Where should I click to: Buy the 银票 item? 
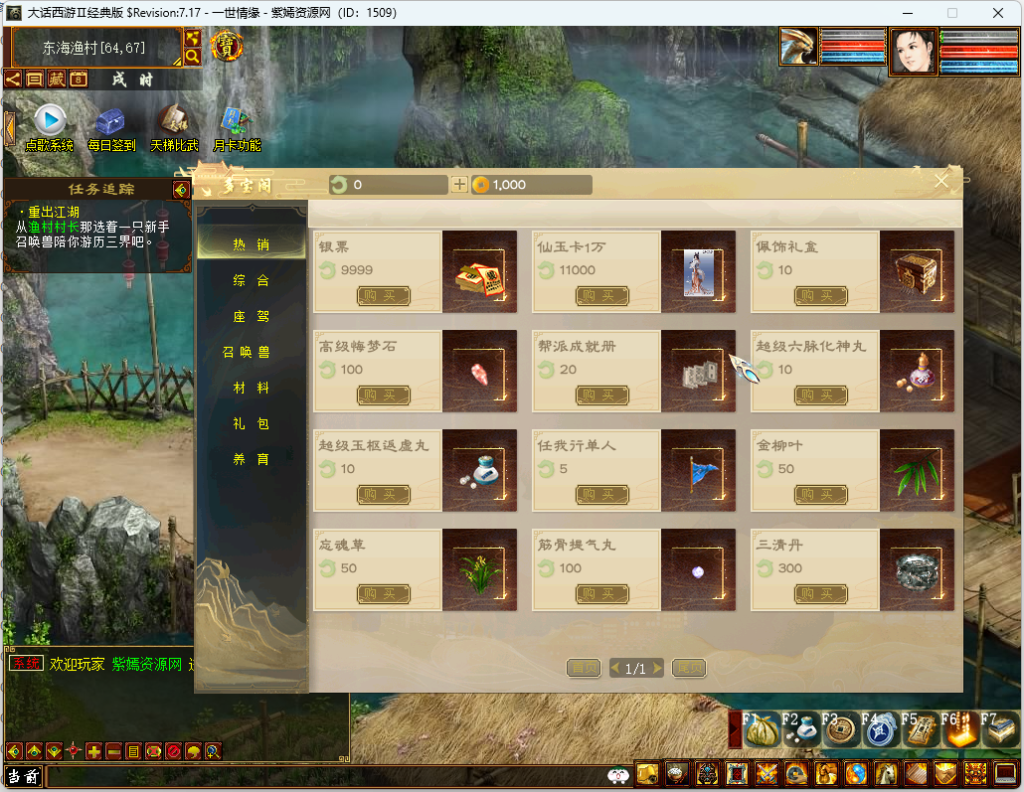[384, 296]
